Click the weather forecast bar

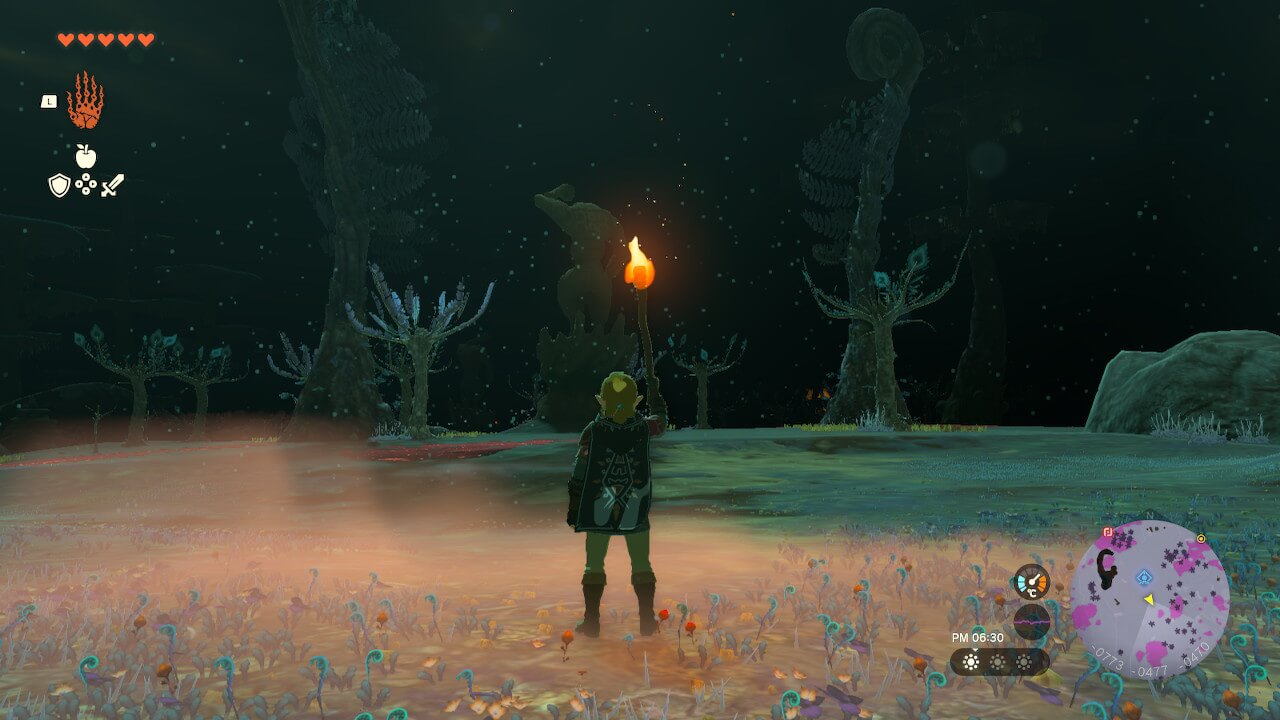(999, 662)
